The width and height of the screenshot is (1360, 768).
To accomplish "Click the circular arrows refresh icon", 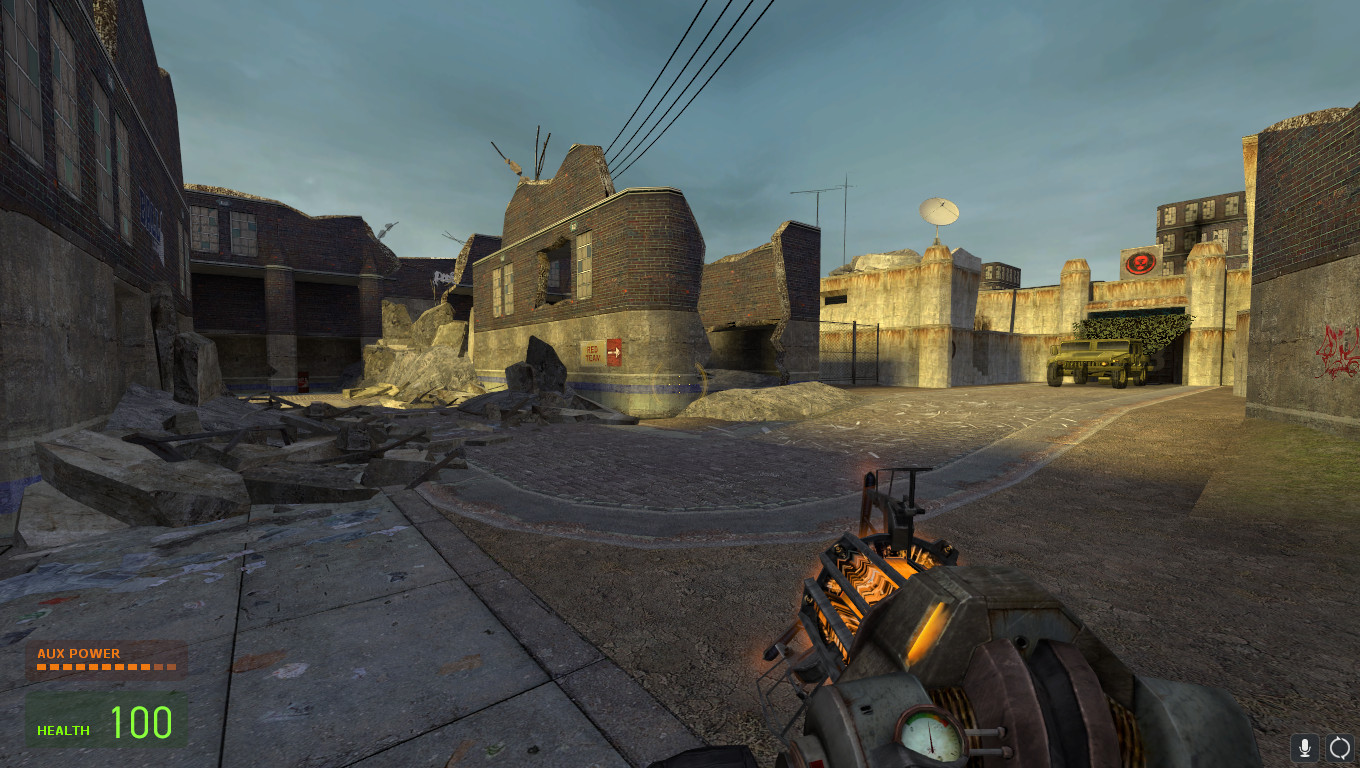I will click(x=1339, y=747).
